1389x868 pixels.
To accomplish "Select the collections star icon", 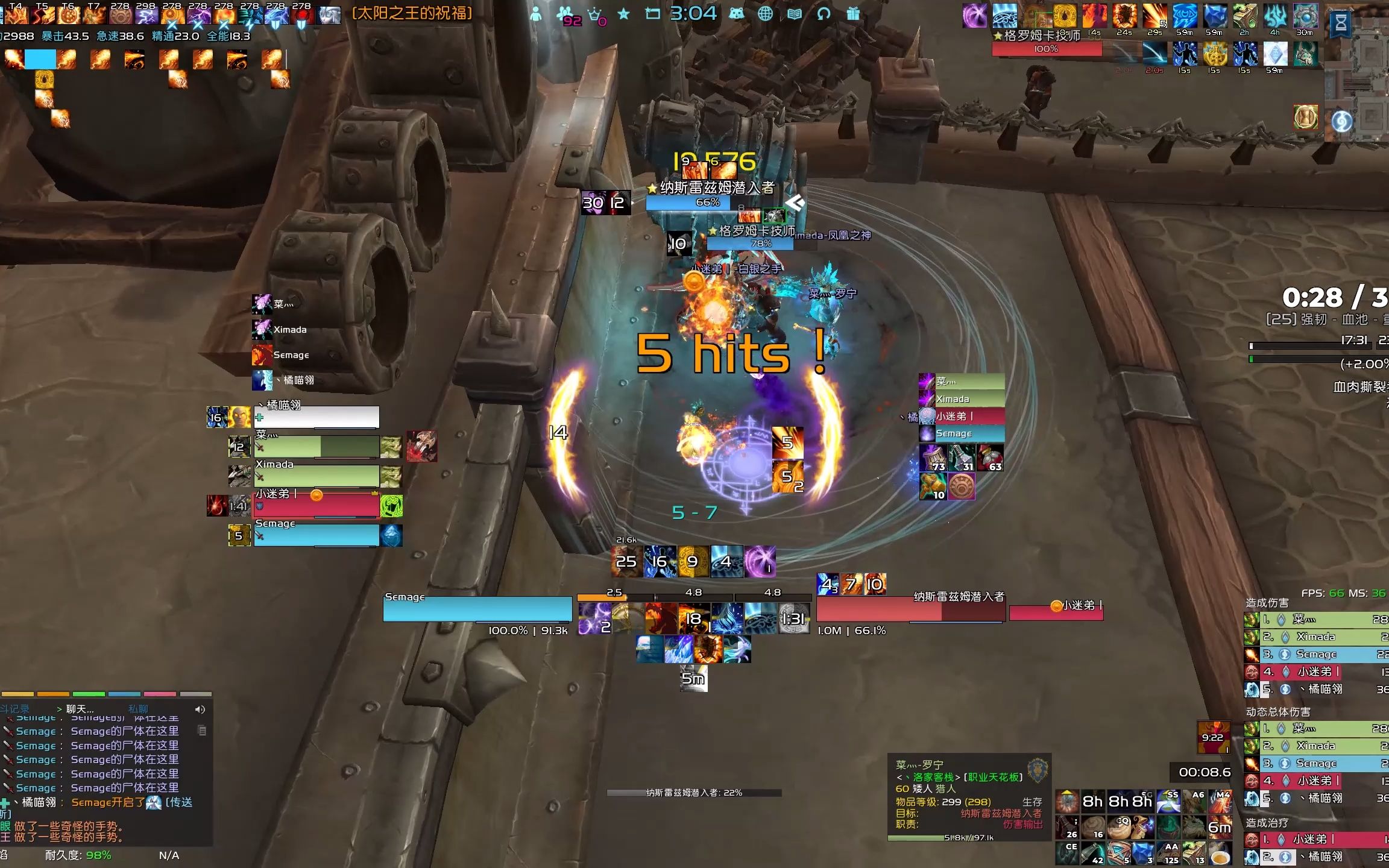I will coord(623,13).
